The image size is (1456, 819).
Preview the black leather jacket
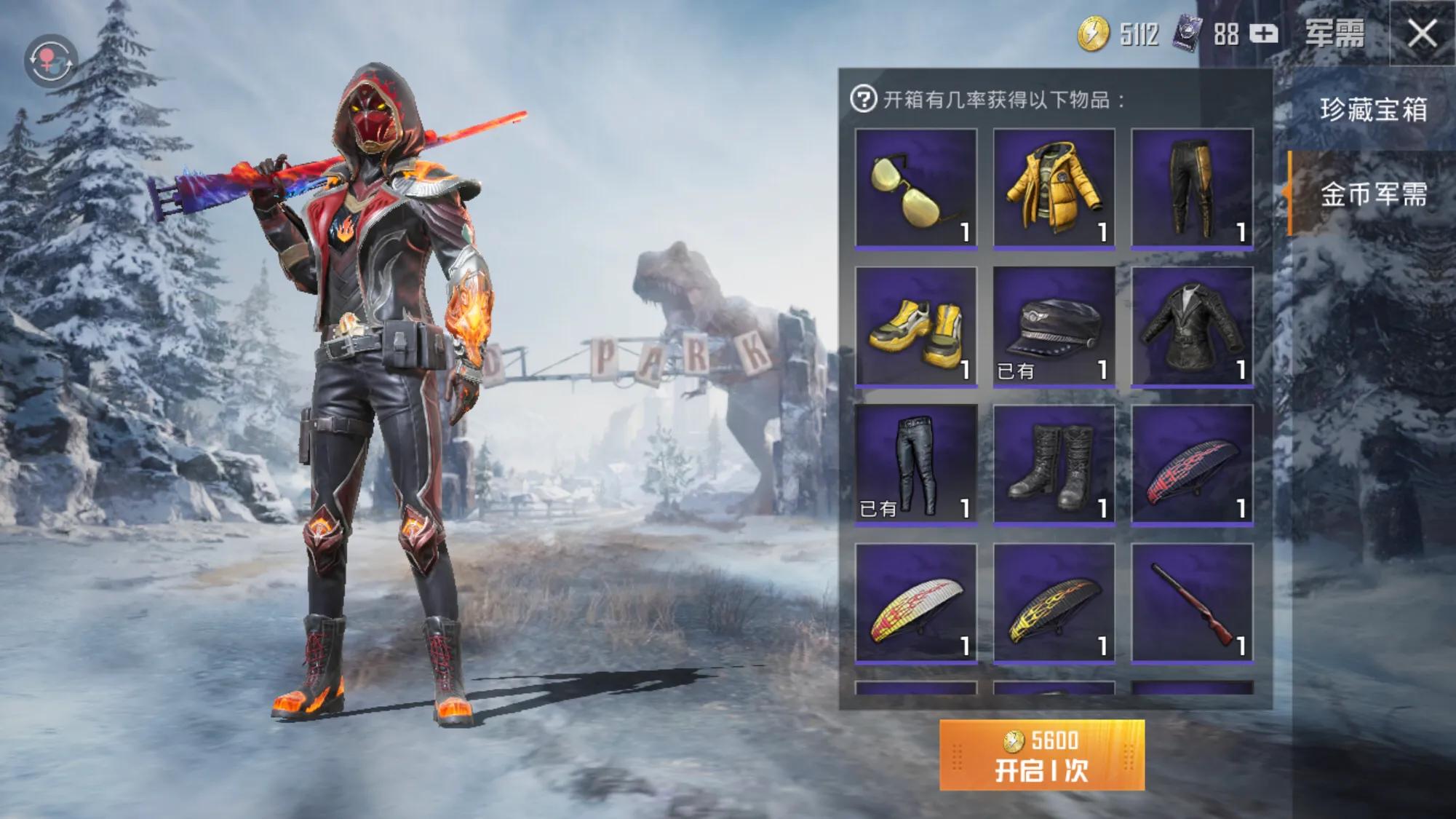1192,327
